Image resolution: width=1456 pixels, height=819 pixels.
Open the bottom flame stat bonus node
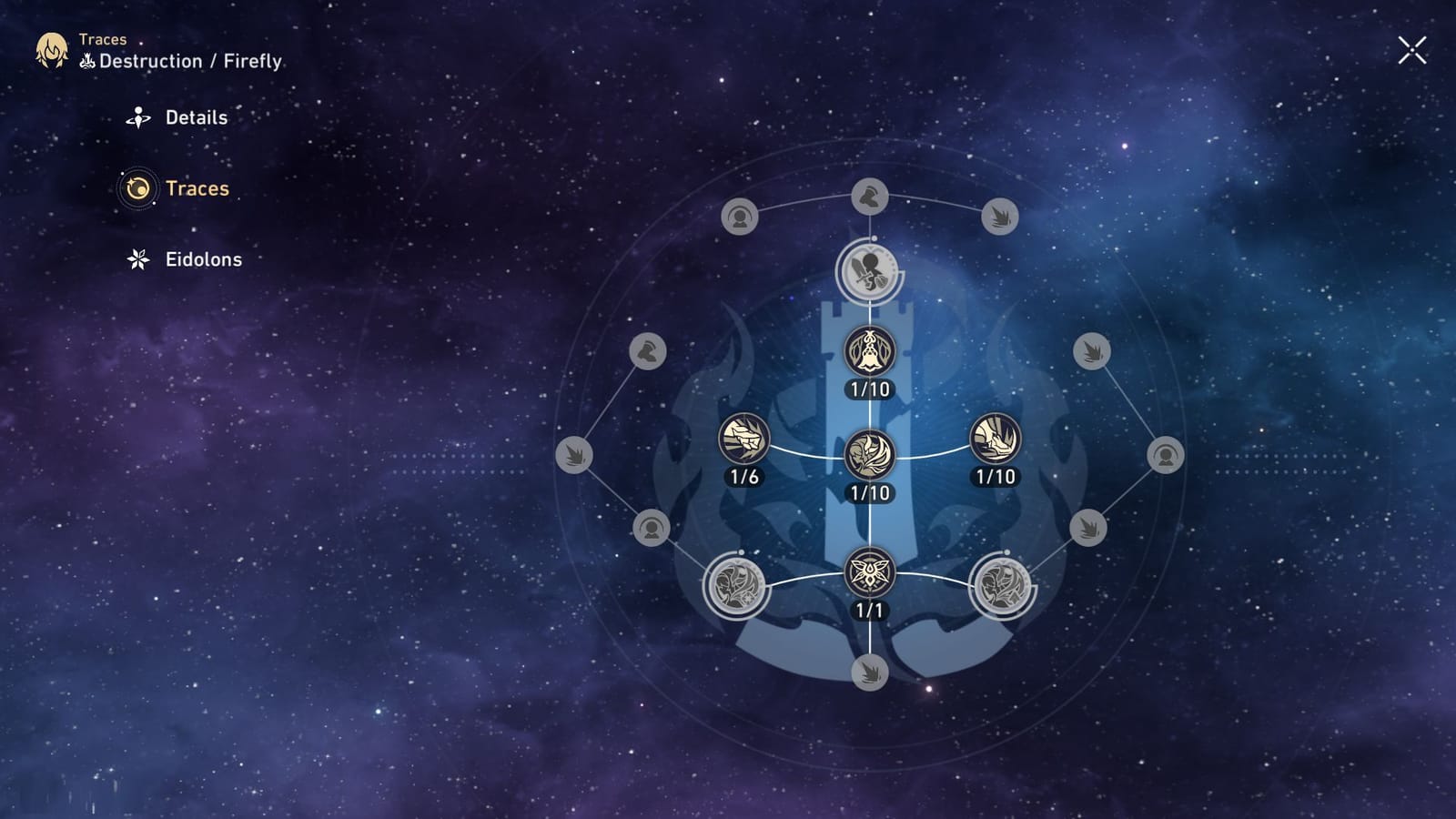[871, 675]
